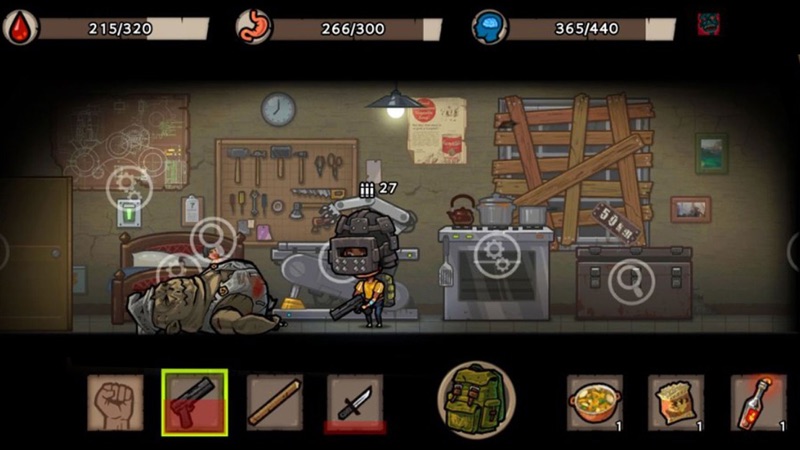800x450 pixels.
Task: Select the bare fist weapon slot
Action: [115, 402]
